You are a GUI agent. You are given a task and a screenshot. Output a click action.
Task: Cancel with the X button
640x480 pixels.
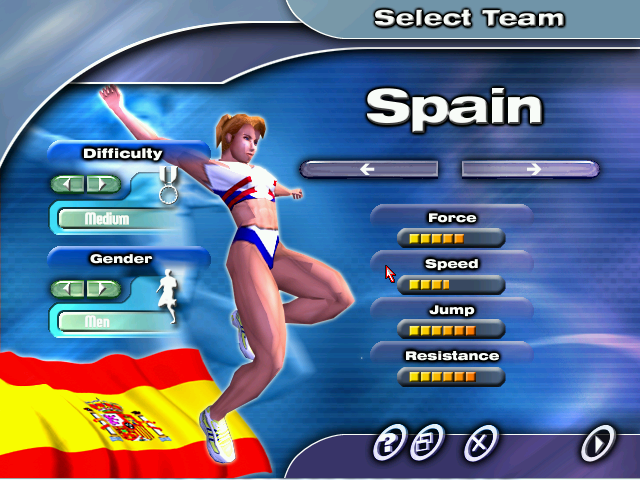tap(483, 441)
